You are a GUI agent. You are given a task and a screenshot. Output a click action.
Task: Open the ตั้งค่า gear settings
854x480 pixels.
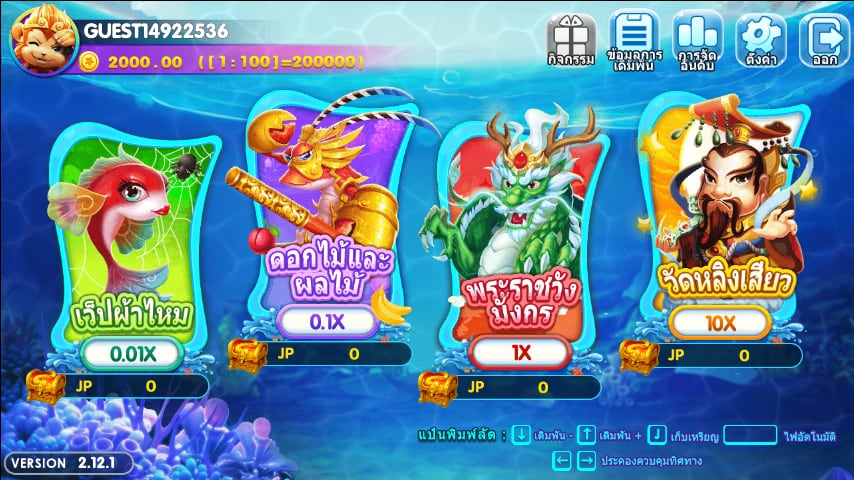point(761,39)
